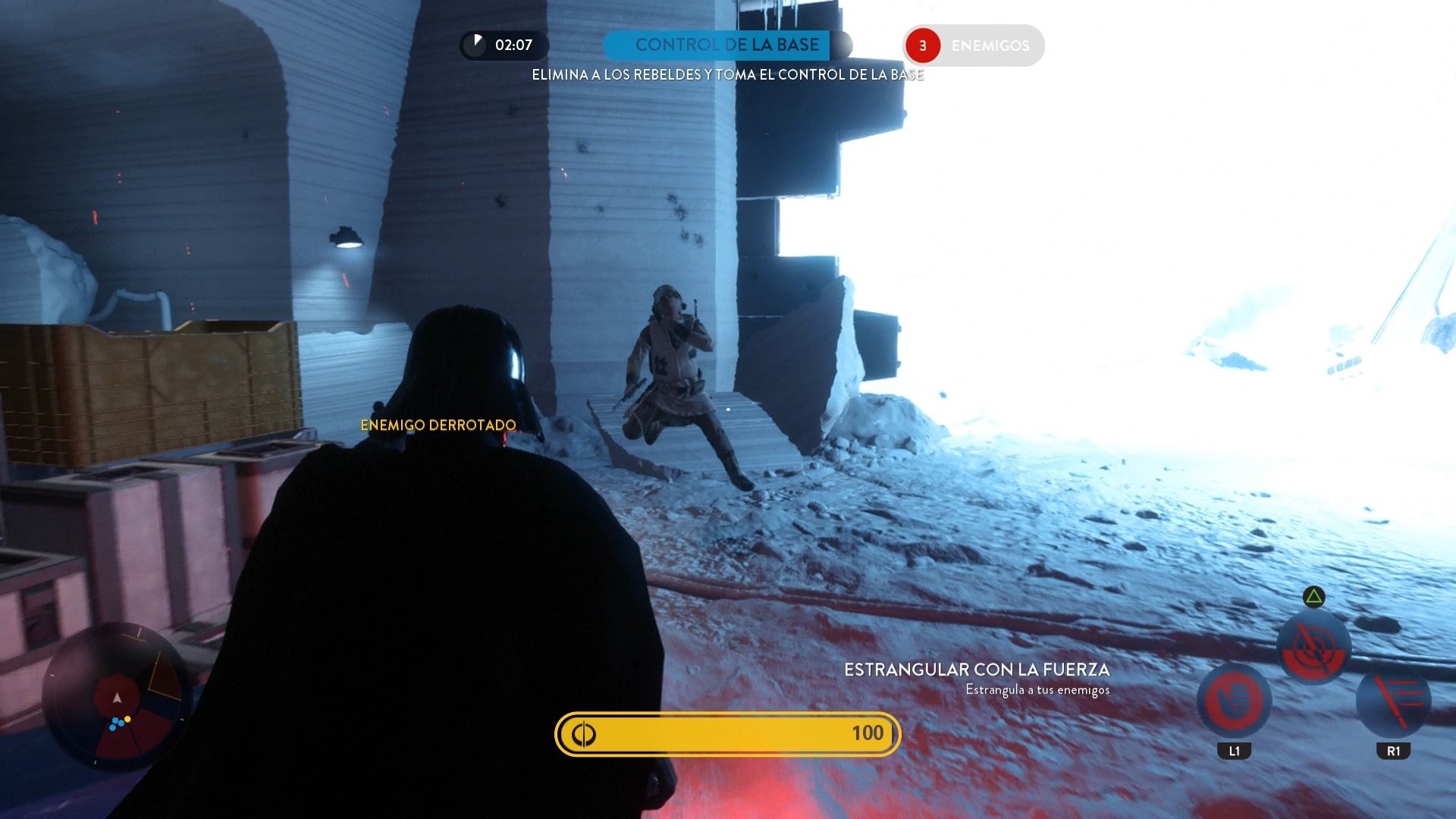Click the timer clock icon beside 02:07
Image resolution: width=1456 pixels, height=819 pixels.
(478, 45)
